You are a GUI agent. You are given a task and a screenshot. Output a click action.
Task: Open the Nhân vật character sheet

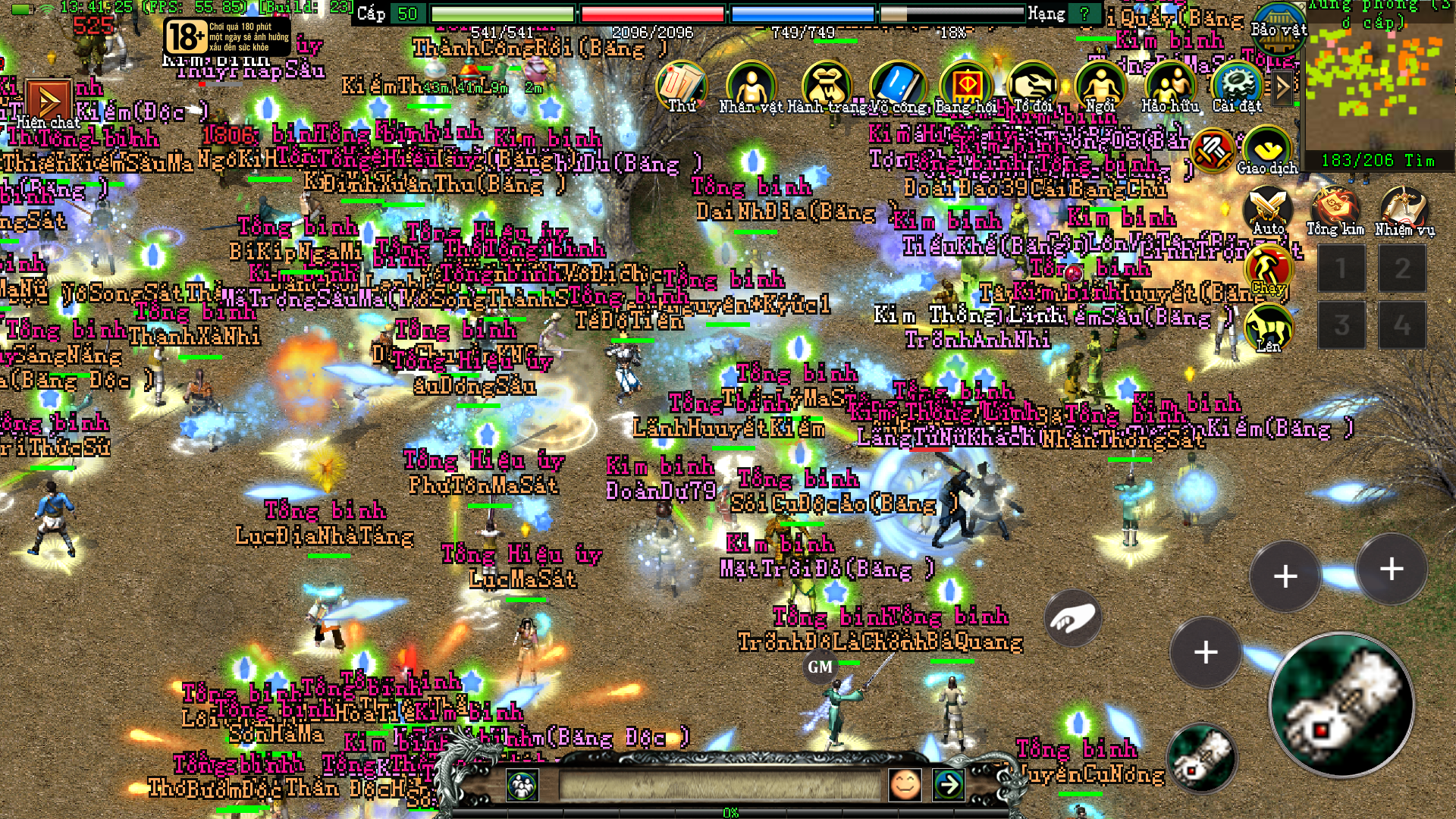(x=750, y=86)
